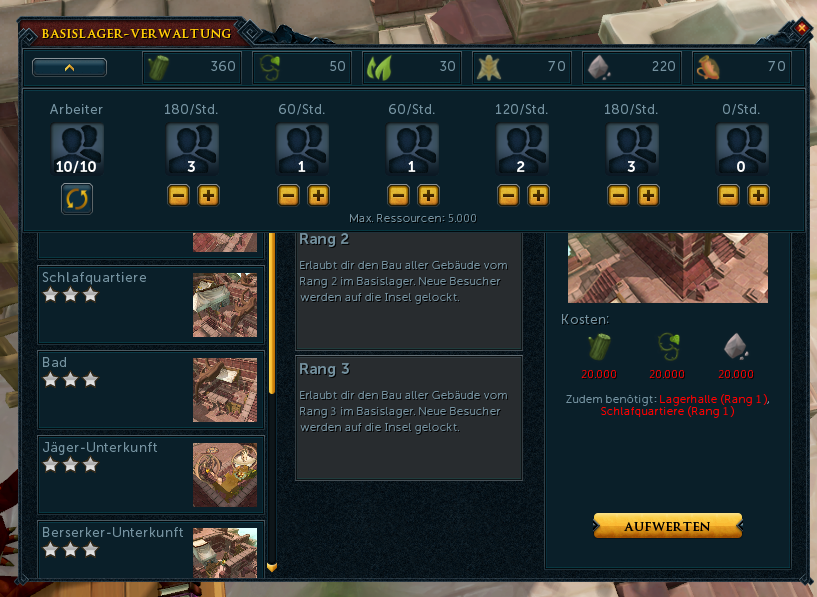This screenshot has width=817, height=597.
Task: Click the building list's scroll-down arrow
Action: coord(271,567)
